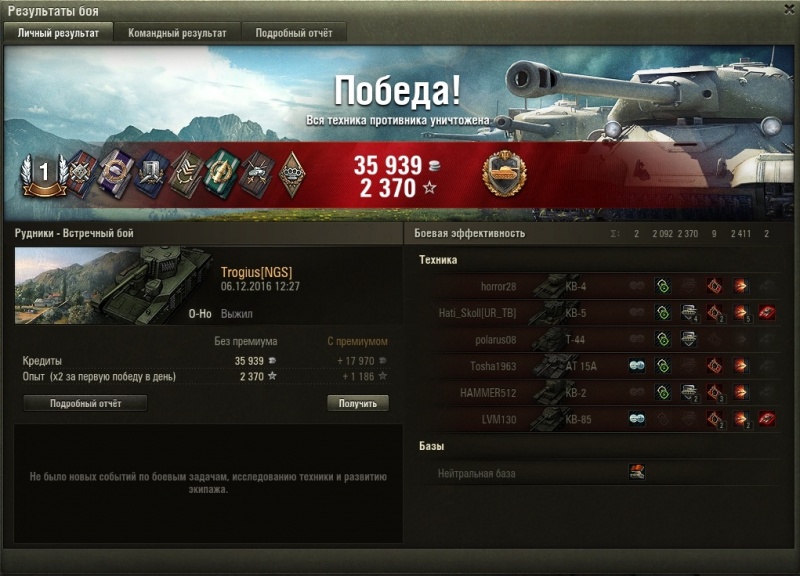Select the polarus08 Т-44 row

click(598, 339)
